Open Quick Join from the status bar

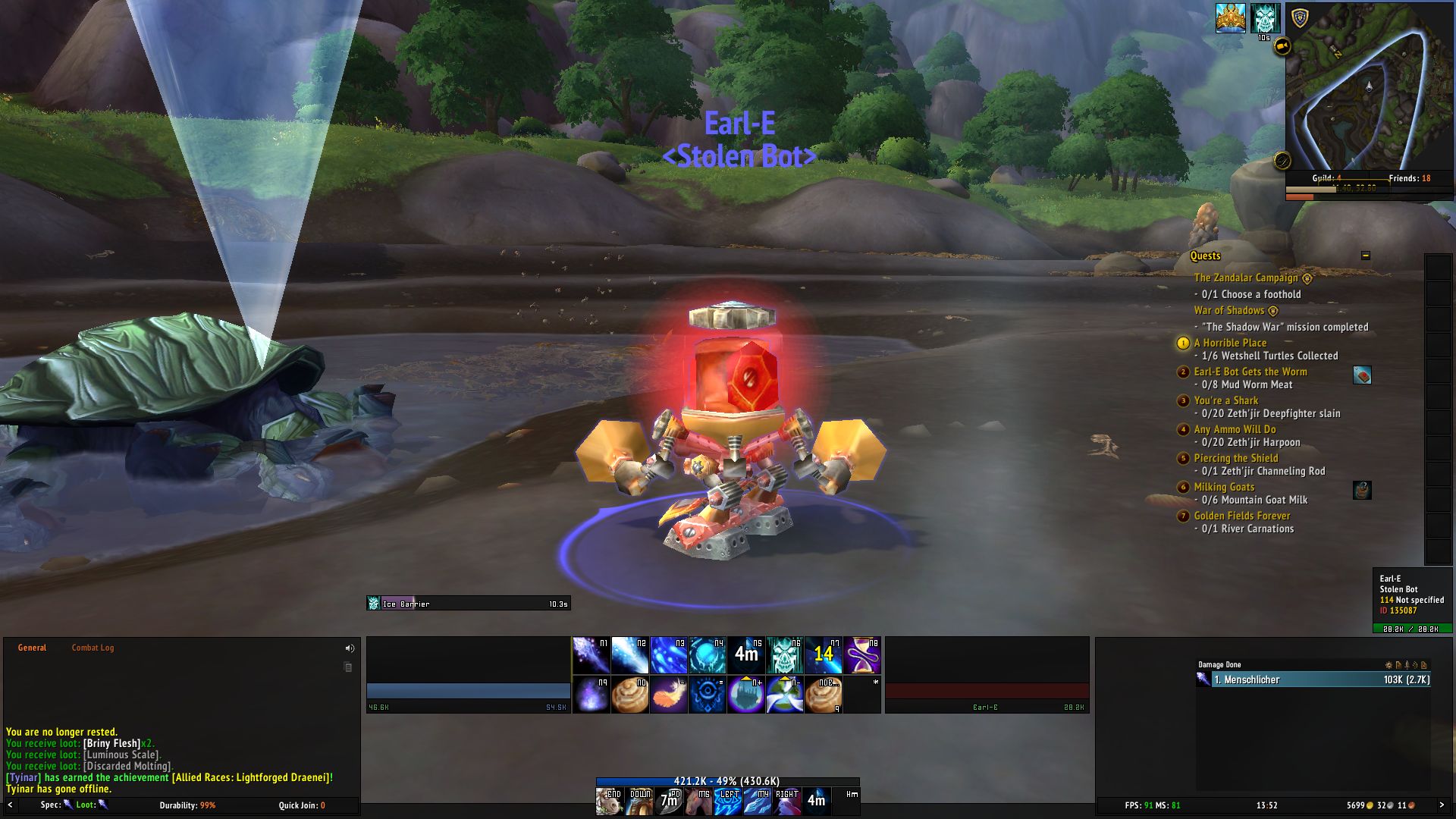coord(302,806)
